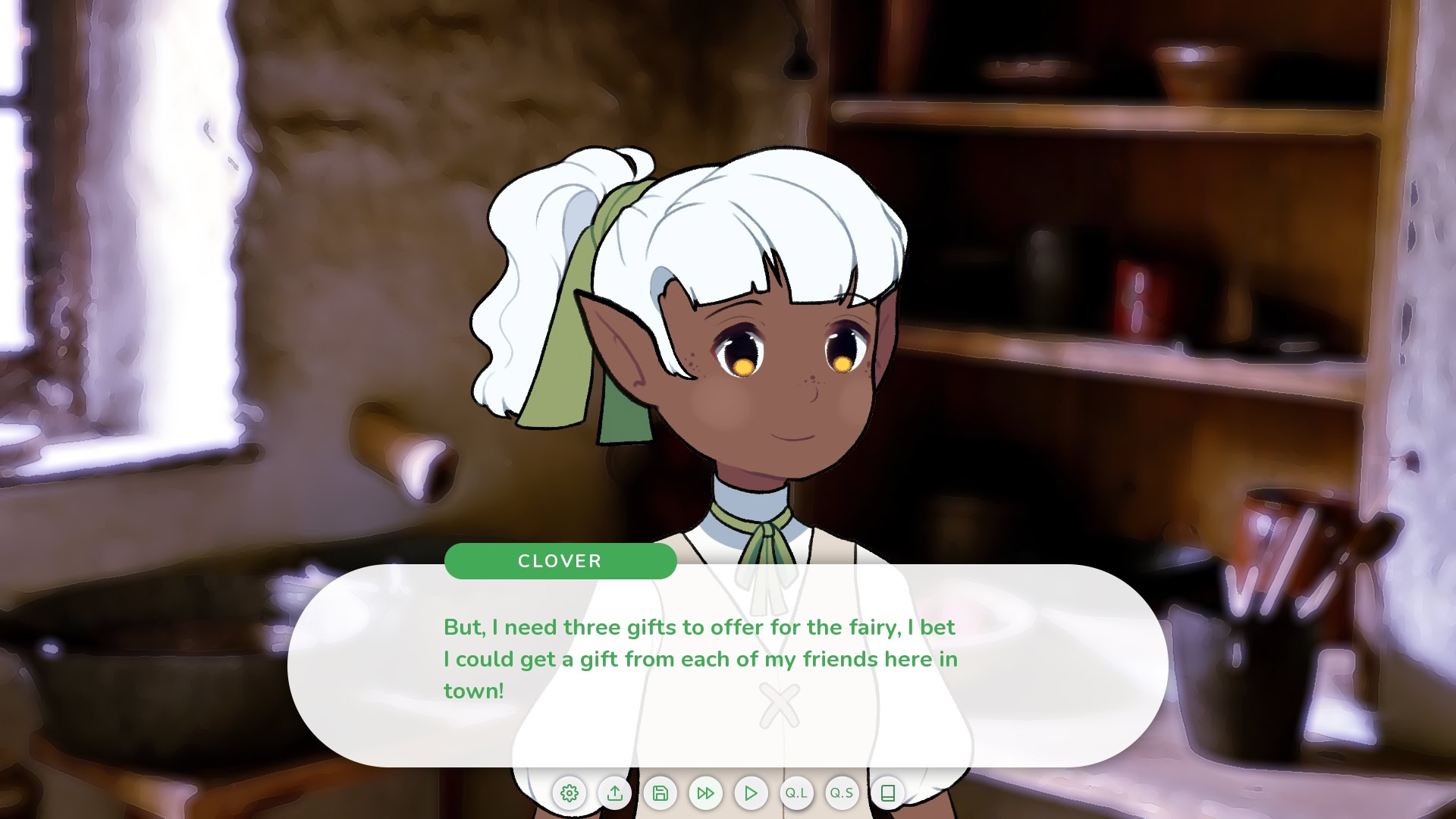Quick save progress using the Q.S icon
Screen dimensions: 1456x819
tap(843, 793)
